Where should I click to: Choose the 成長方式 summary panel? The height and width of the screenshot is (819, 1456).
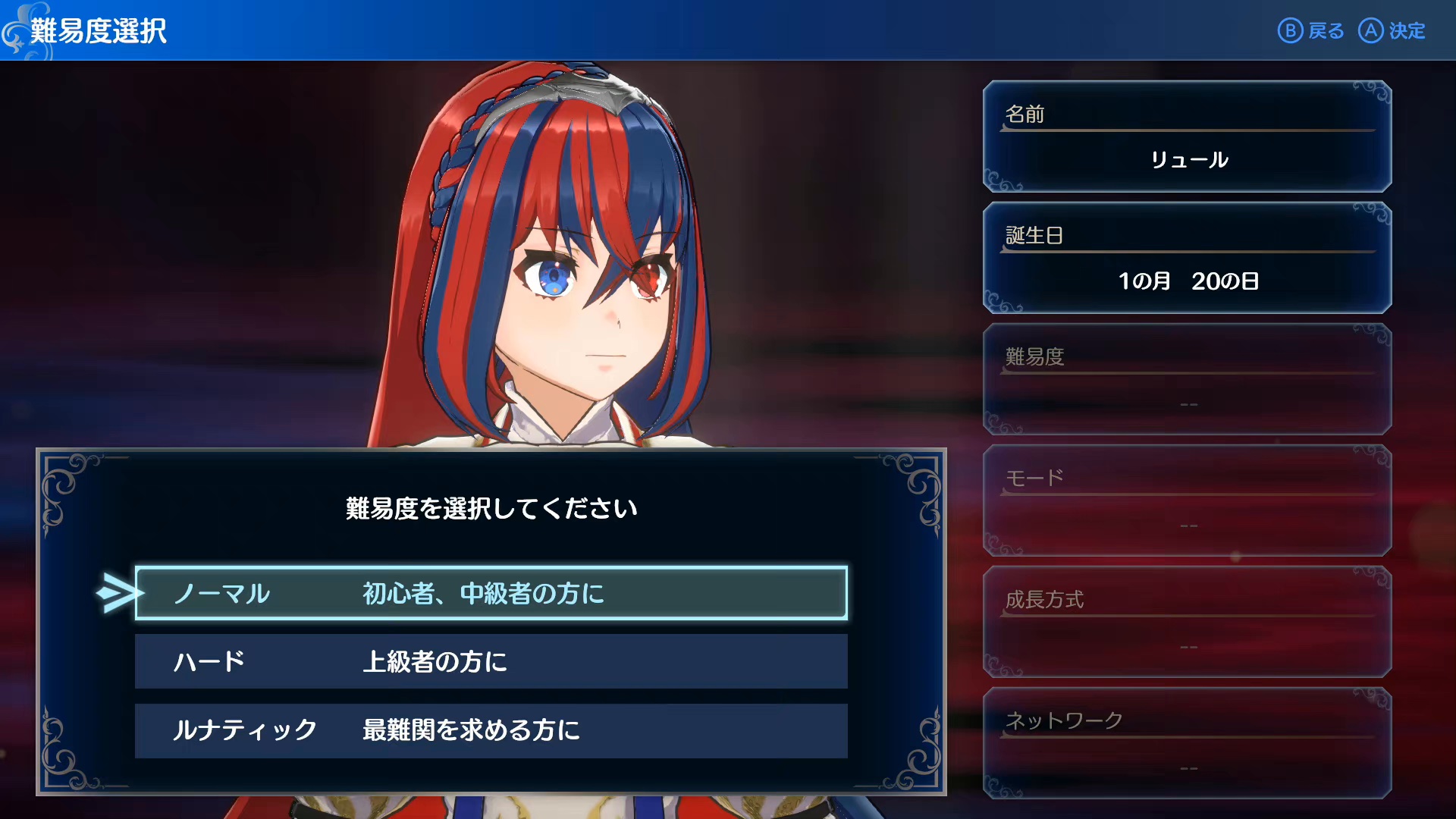[x=1187, y=623]
